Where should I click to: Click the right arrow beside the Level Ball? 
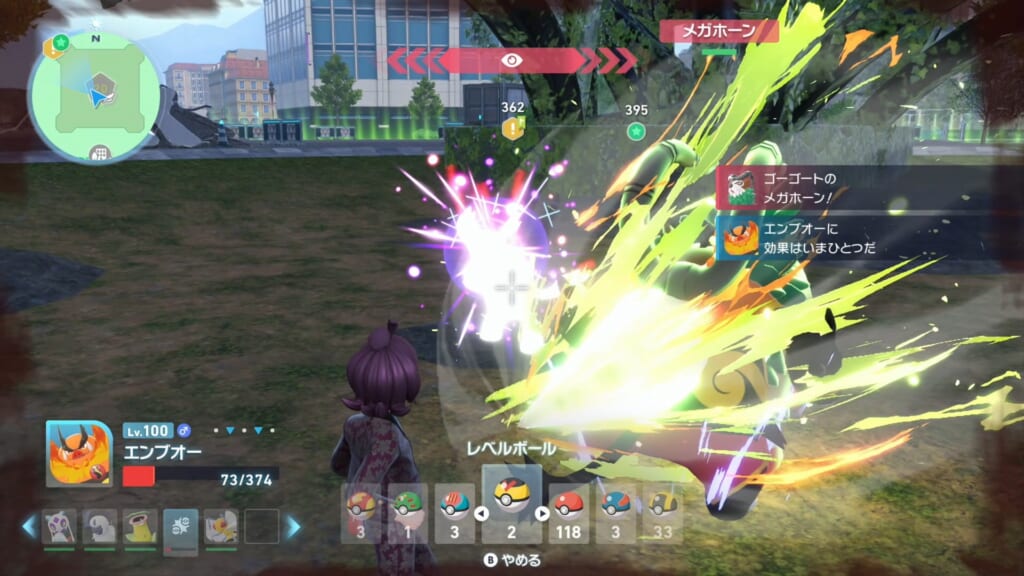[543, 514]
